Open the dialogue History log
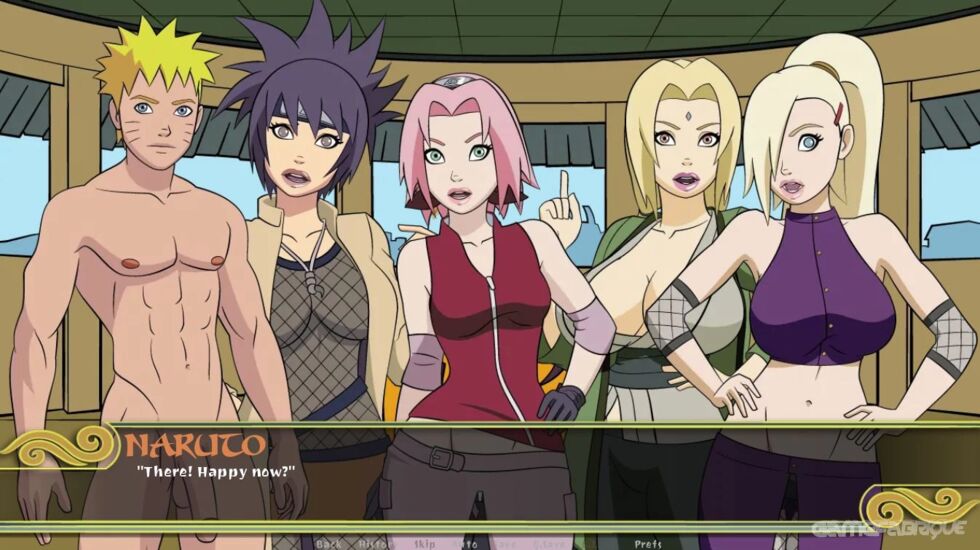Screen dimensions: 980x550 [372, 544]
